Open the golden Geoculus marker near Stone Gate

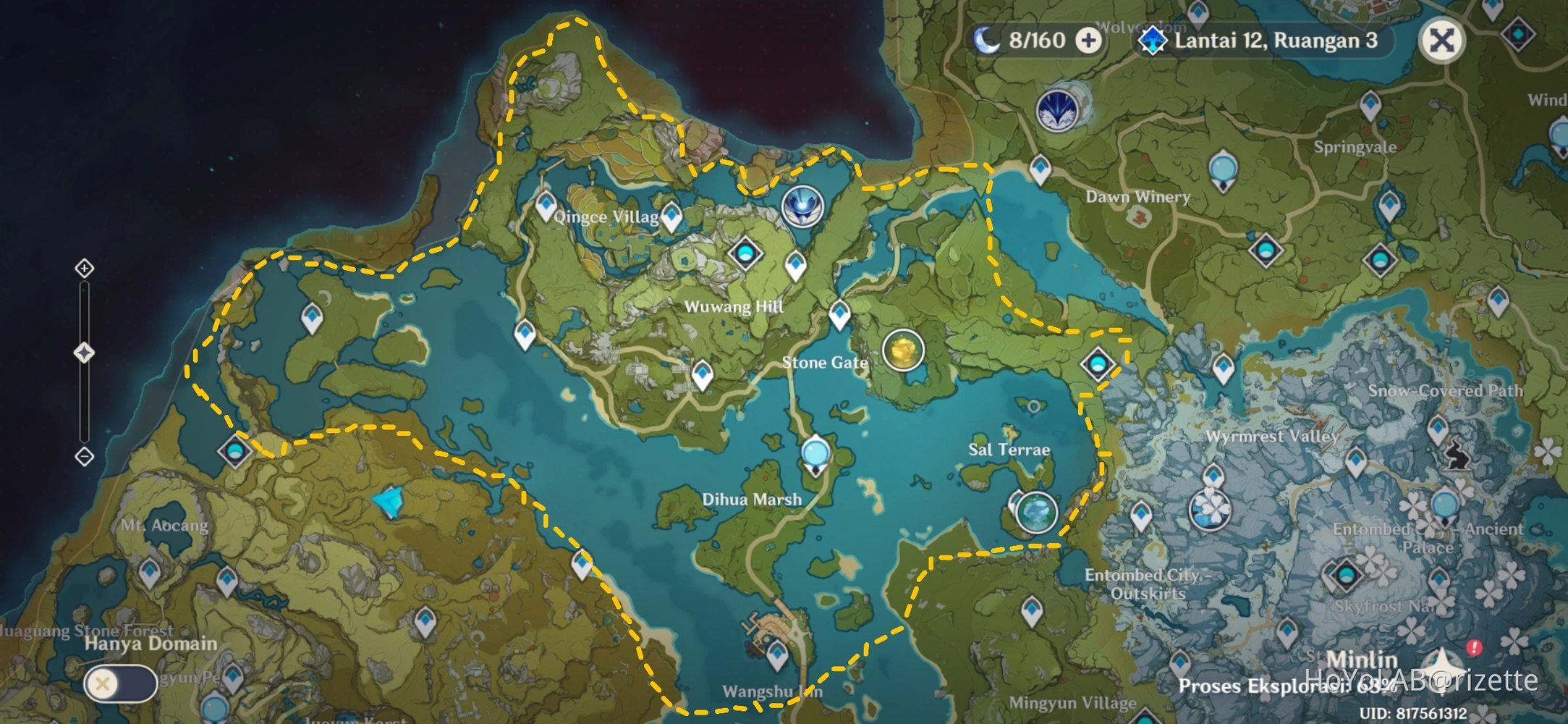905,350
